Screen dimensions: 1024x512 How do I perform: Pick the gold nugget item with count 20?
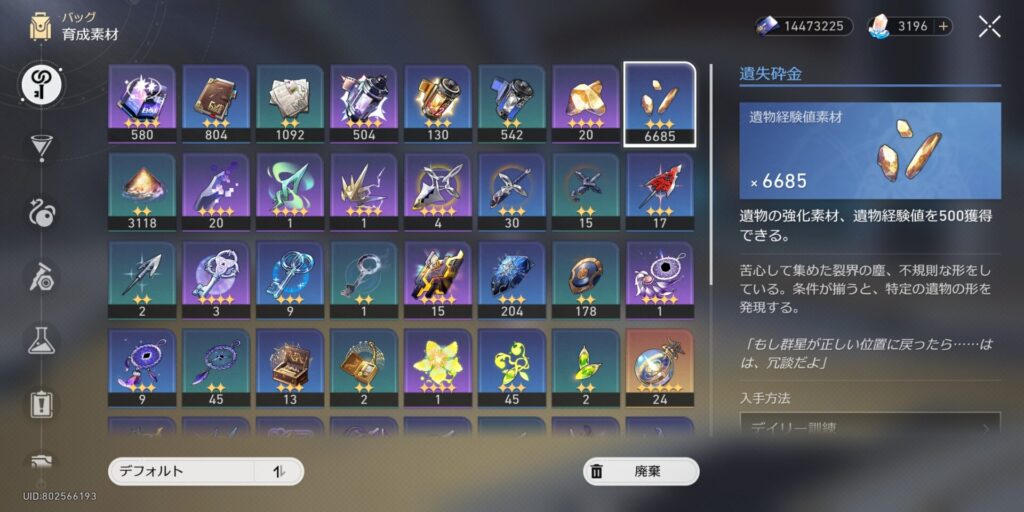[x=586, y=104]
